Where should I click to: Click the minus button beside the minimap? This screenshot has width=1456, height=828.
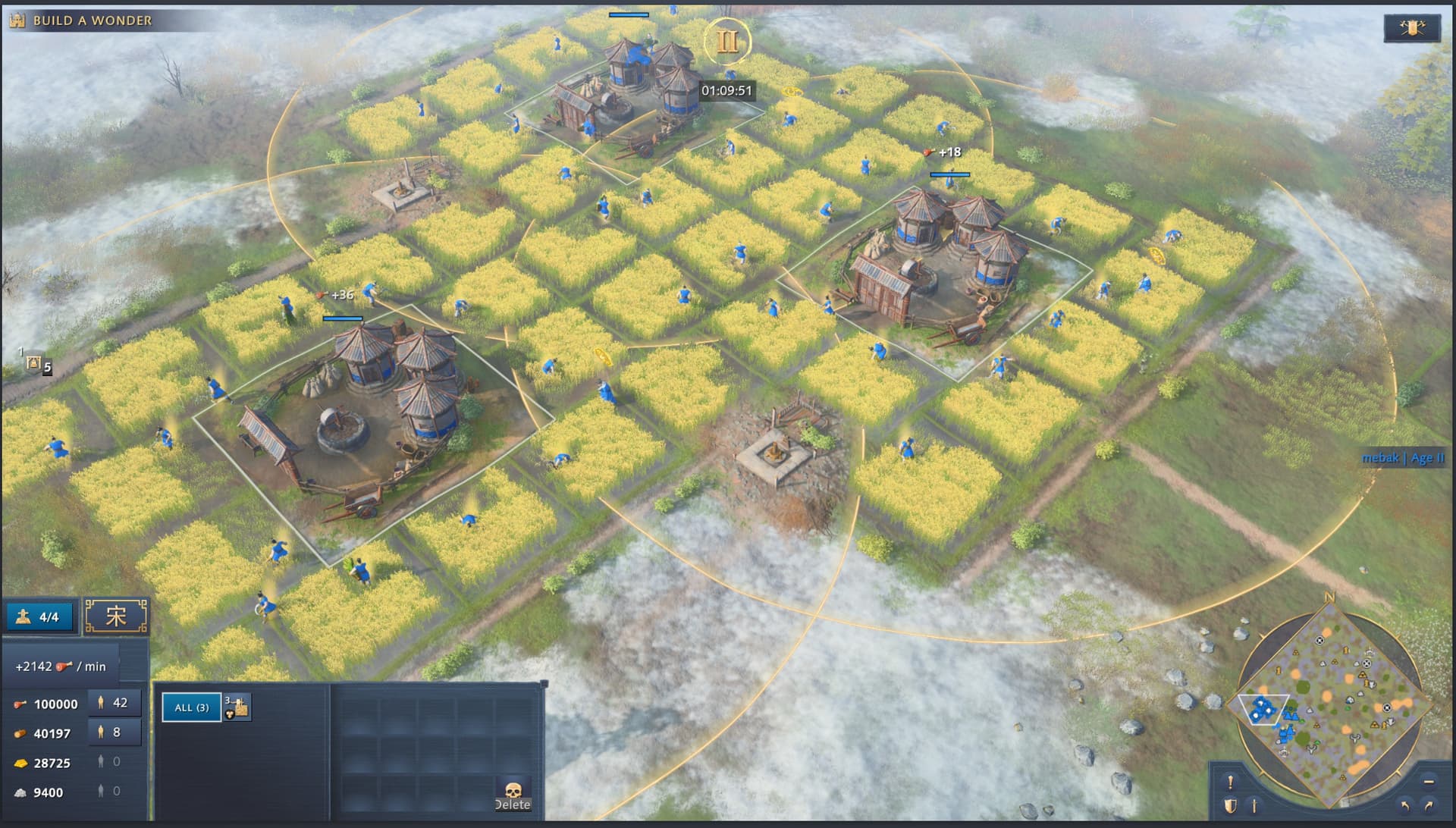click(x=1429, y=781)
